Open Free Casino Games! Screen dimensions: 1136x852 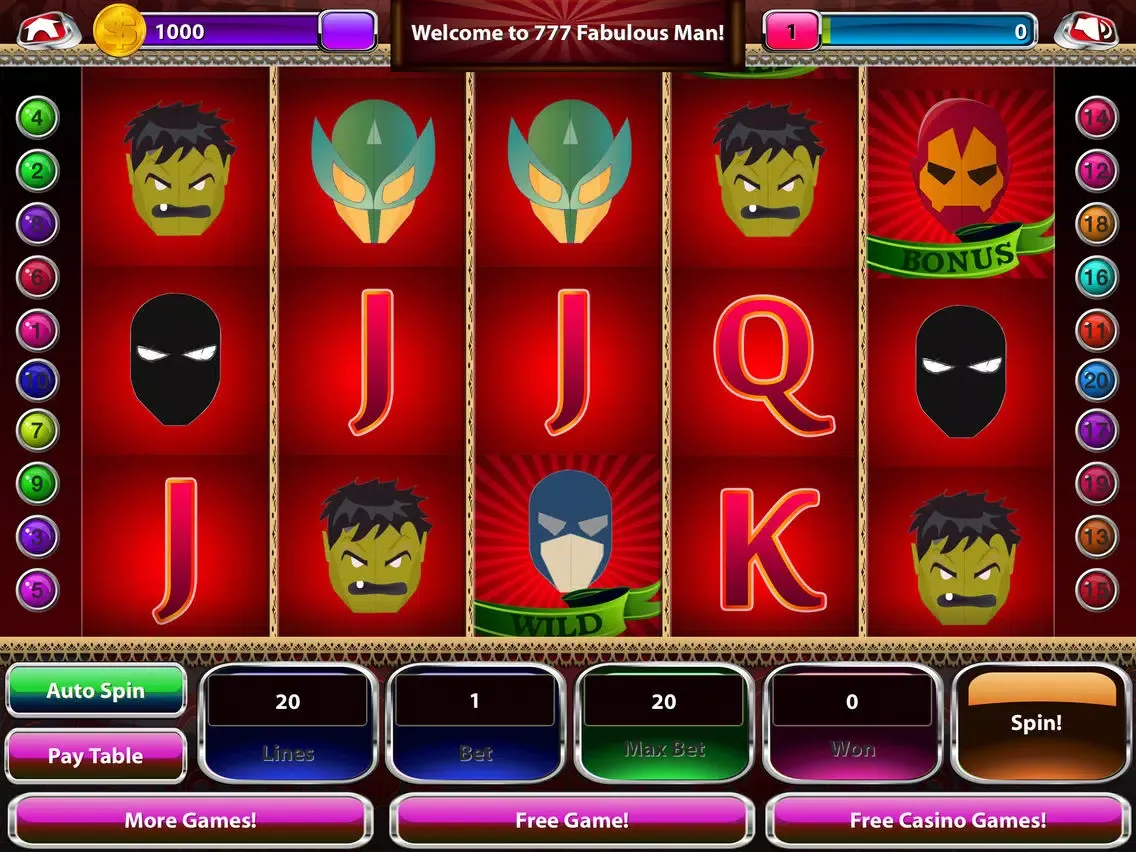(x=948, y=820)
